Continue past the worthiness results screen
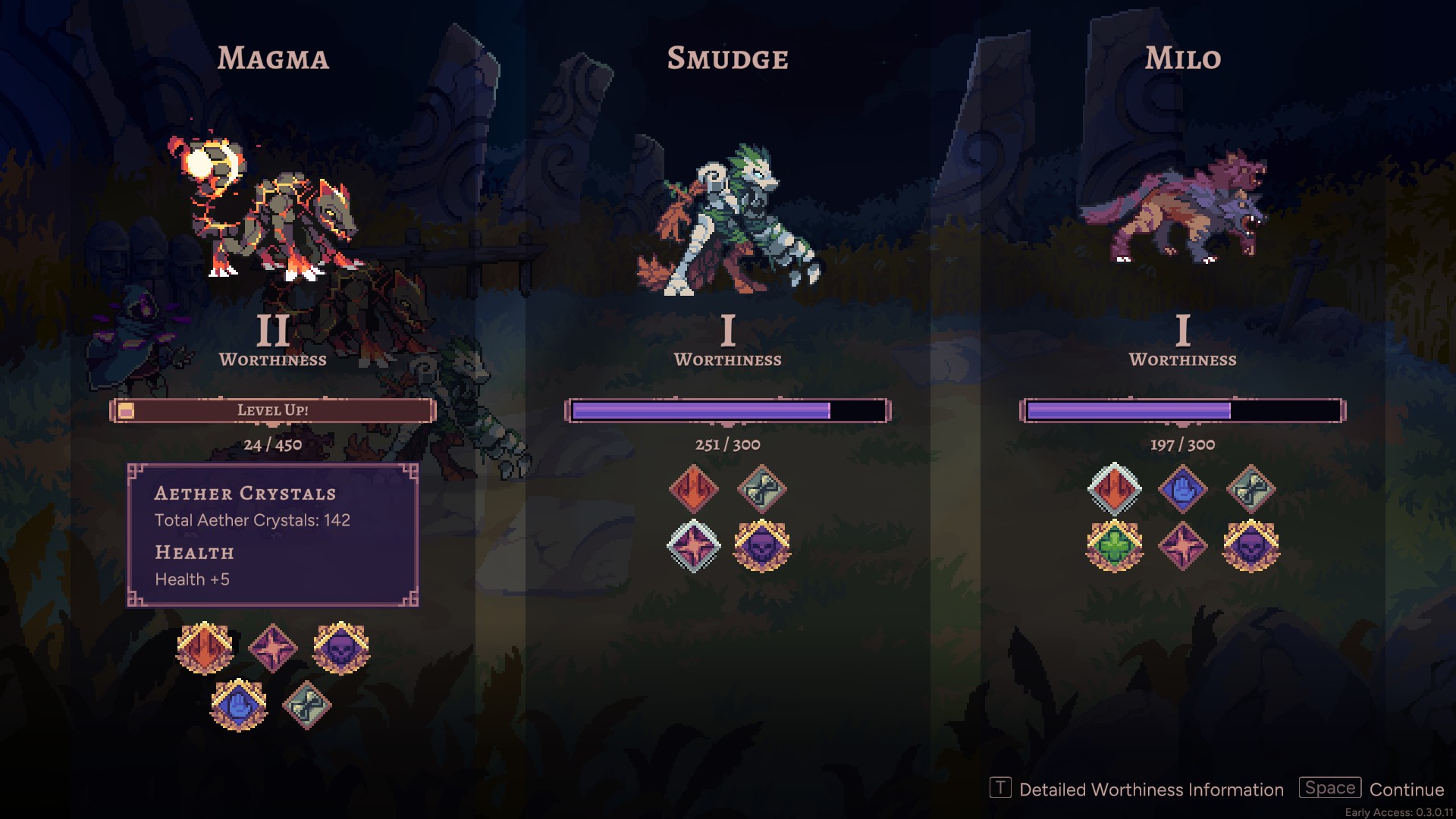 [x=1372, y=789]
